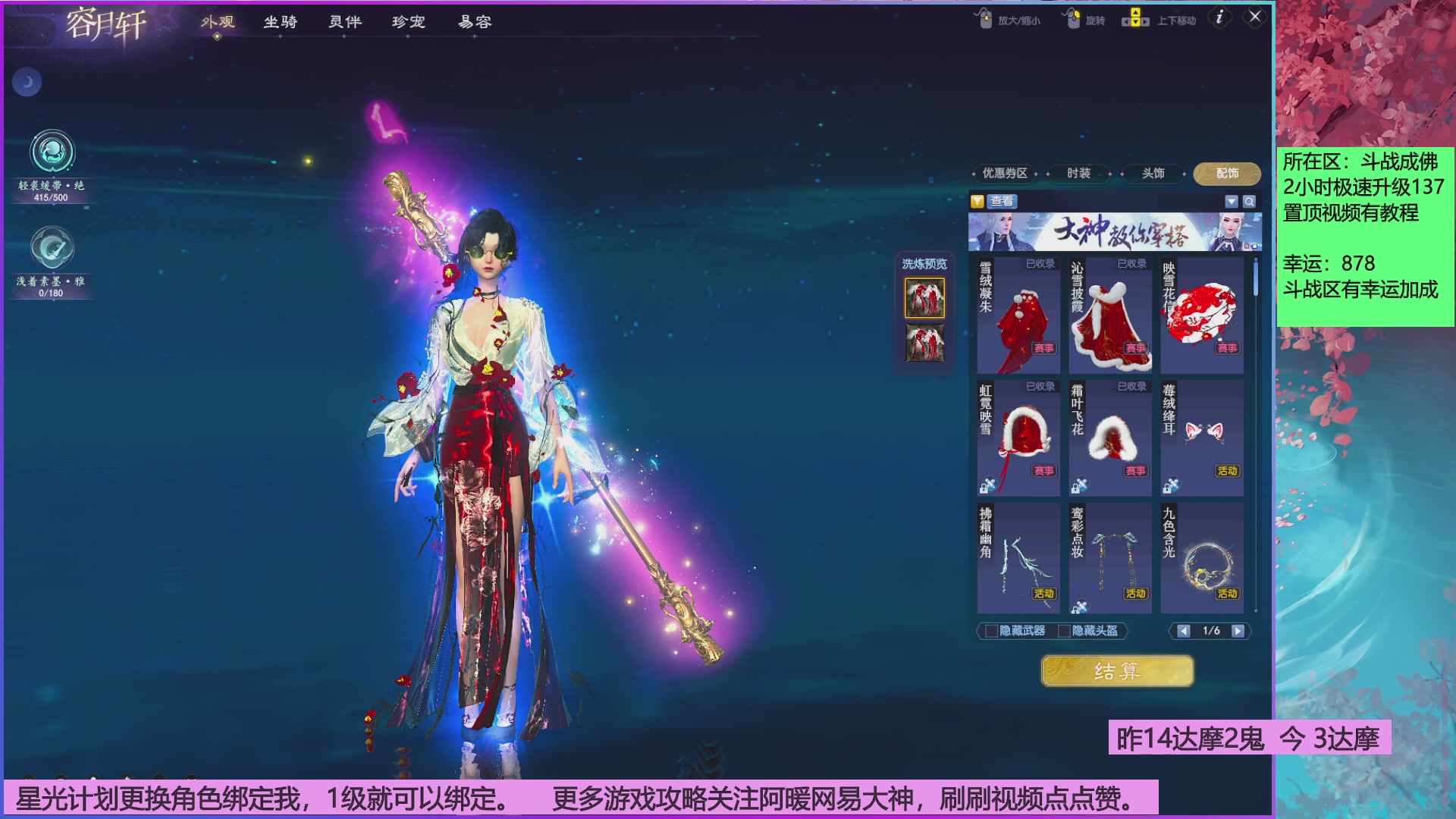Image resolution: width=1456 pixels, height=819 pixels.
Task: Enable the 隐藏武器 checkbox
Action: (990, 631)
